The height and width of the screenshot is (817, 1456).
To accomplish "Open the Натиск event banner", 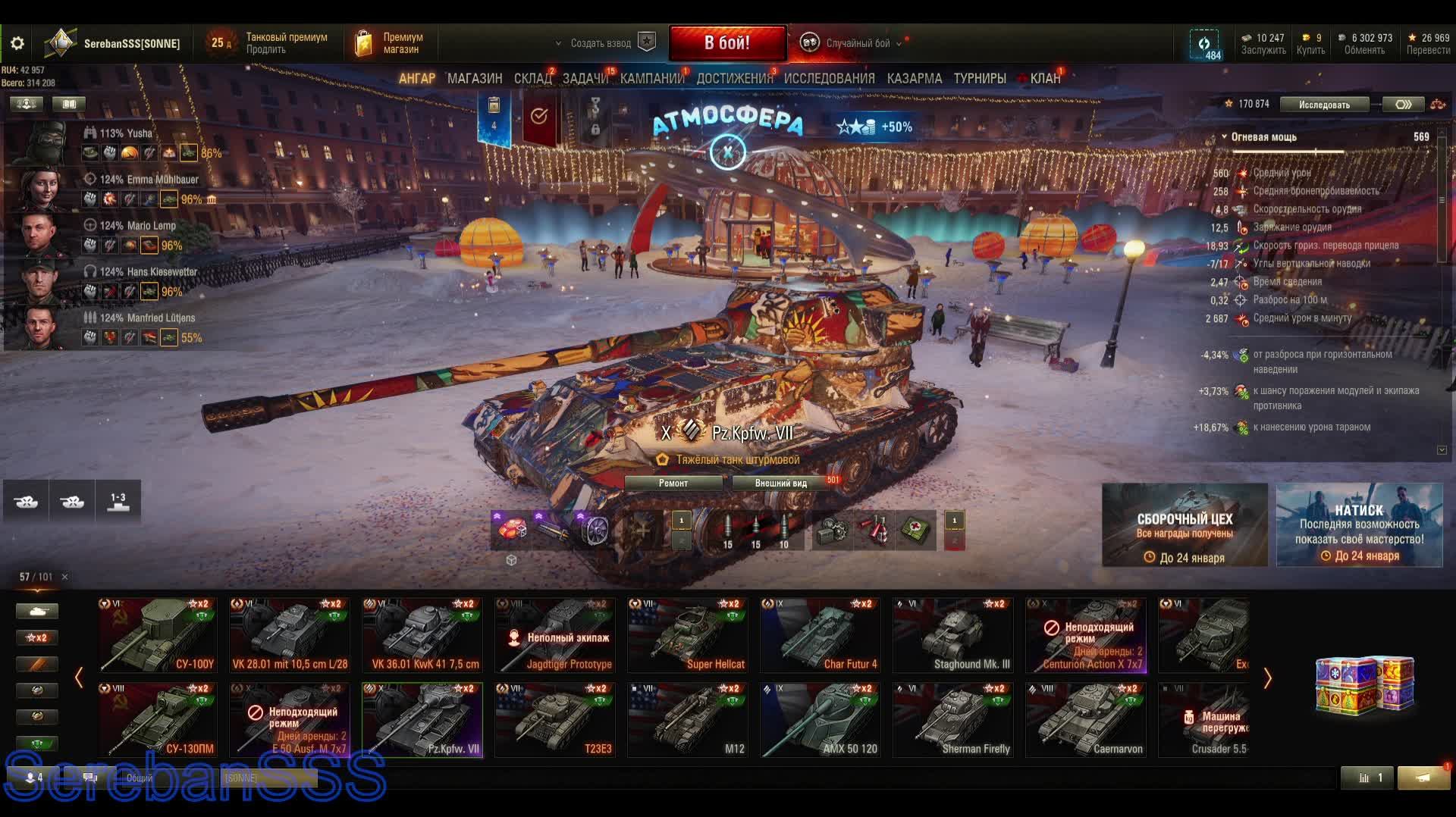I will [1358, 525].
